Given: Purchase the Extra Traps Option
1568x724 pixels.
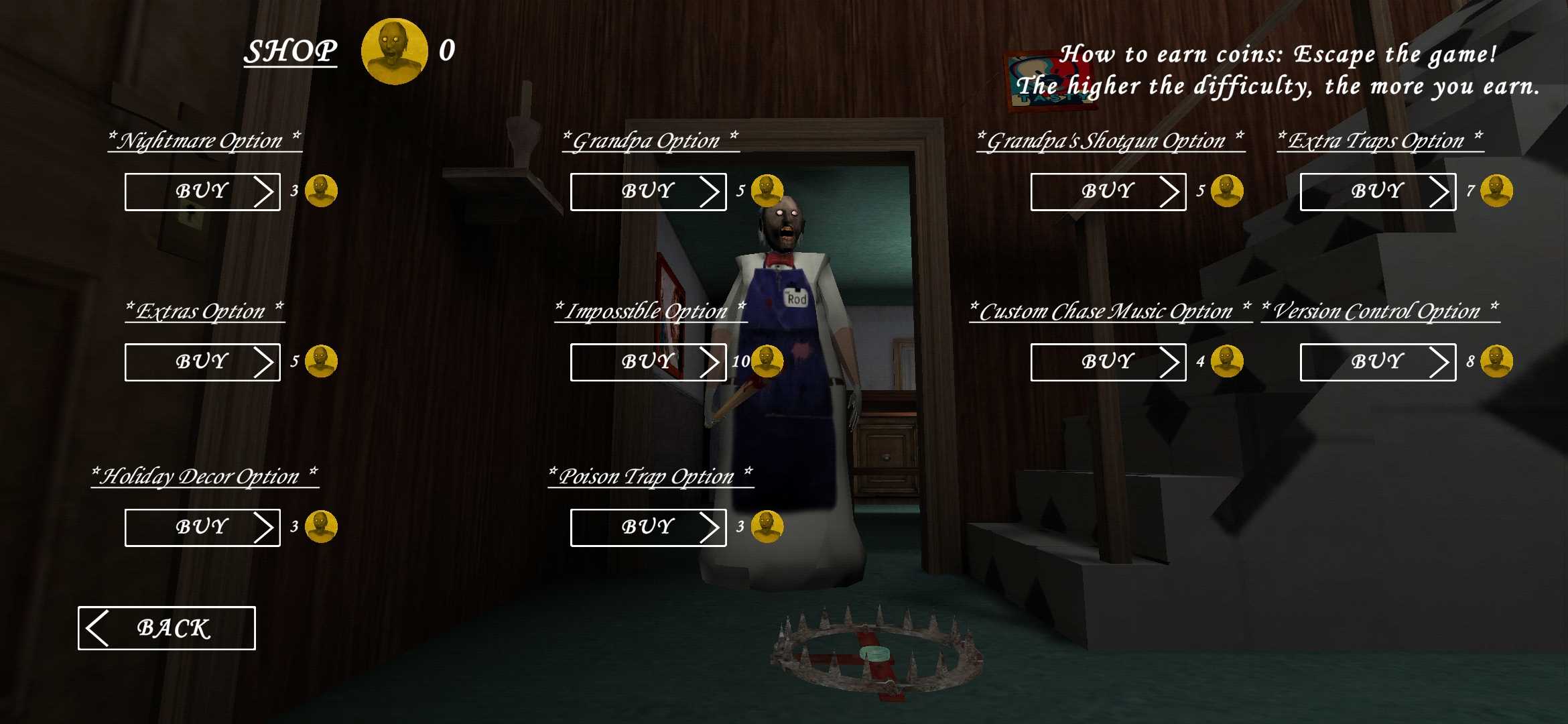Looking at the screenshot, I should point(1378,192).
